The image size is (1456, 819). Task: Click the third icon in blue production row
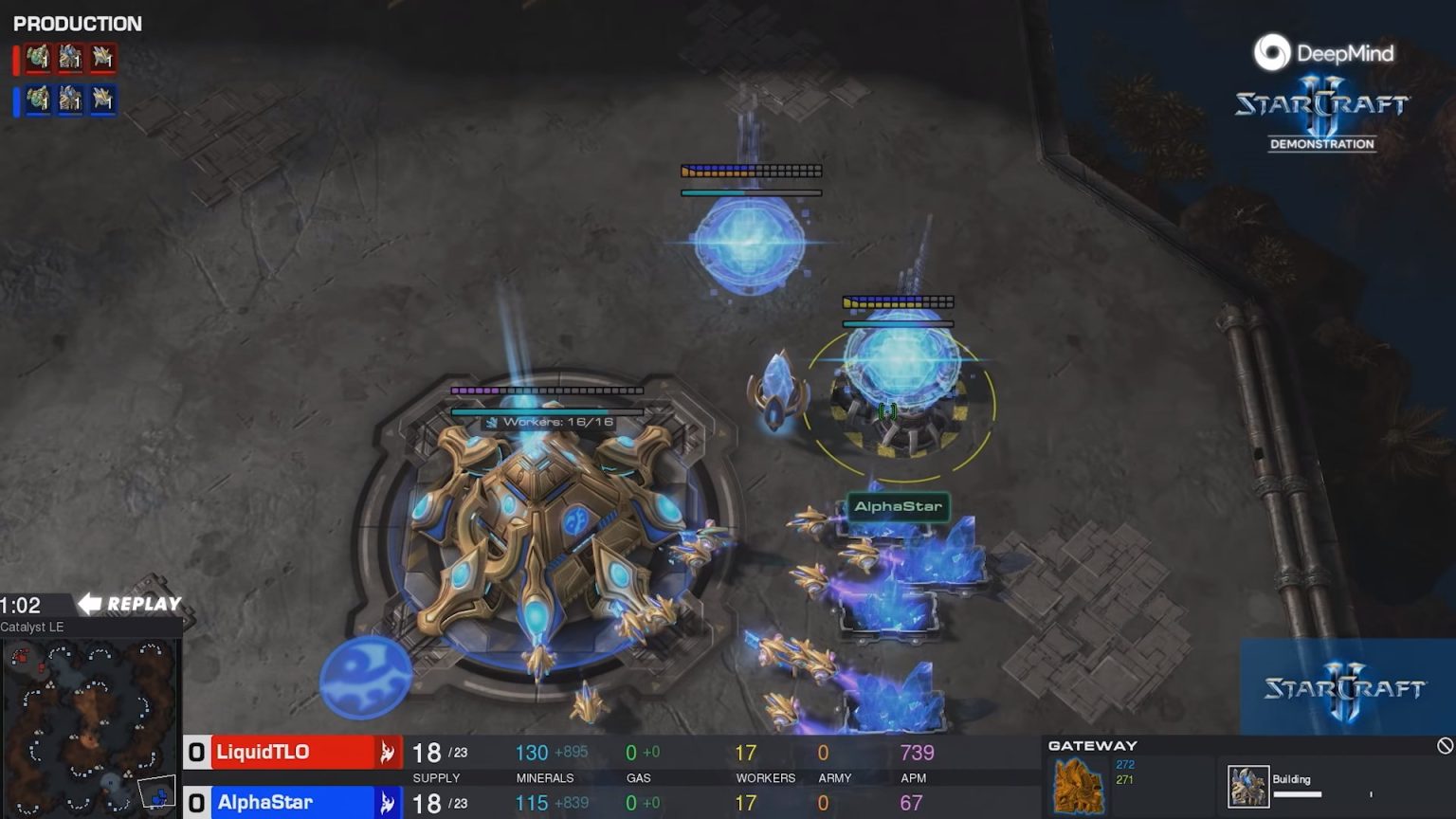click(102, 99)
